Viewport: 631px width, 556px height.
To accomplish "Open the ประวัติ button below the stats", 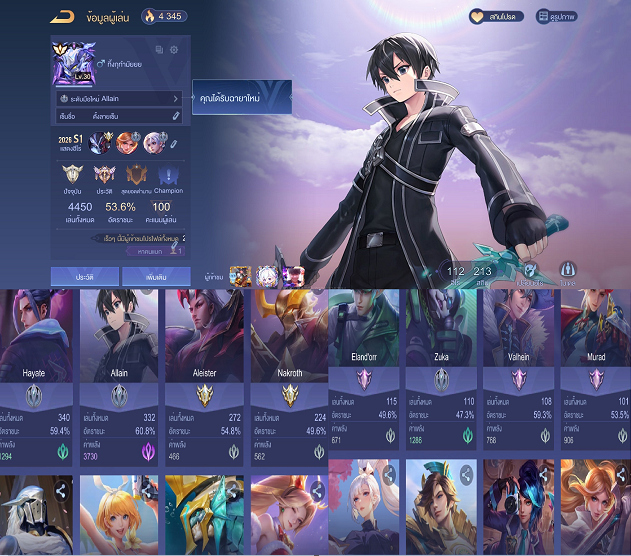I will pyautogui.click(x=85, y=275).
